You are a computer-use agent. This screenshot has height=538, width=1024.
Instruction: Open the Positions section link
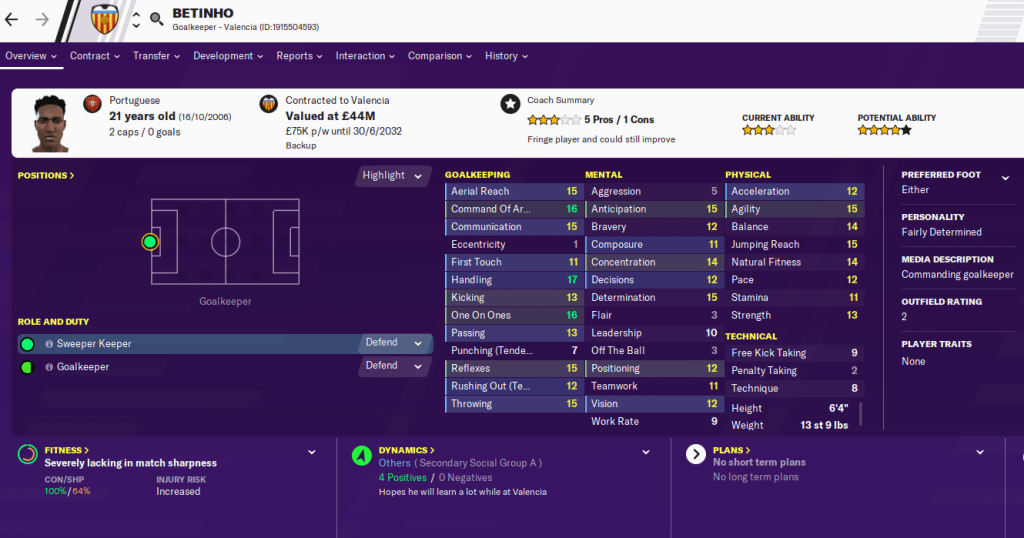click(46, 176)
